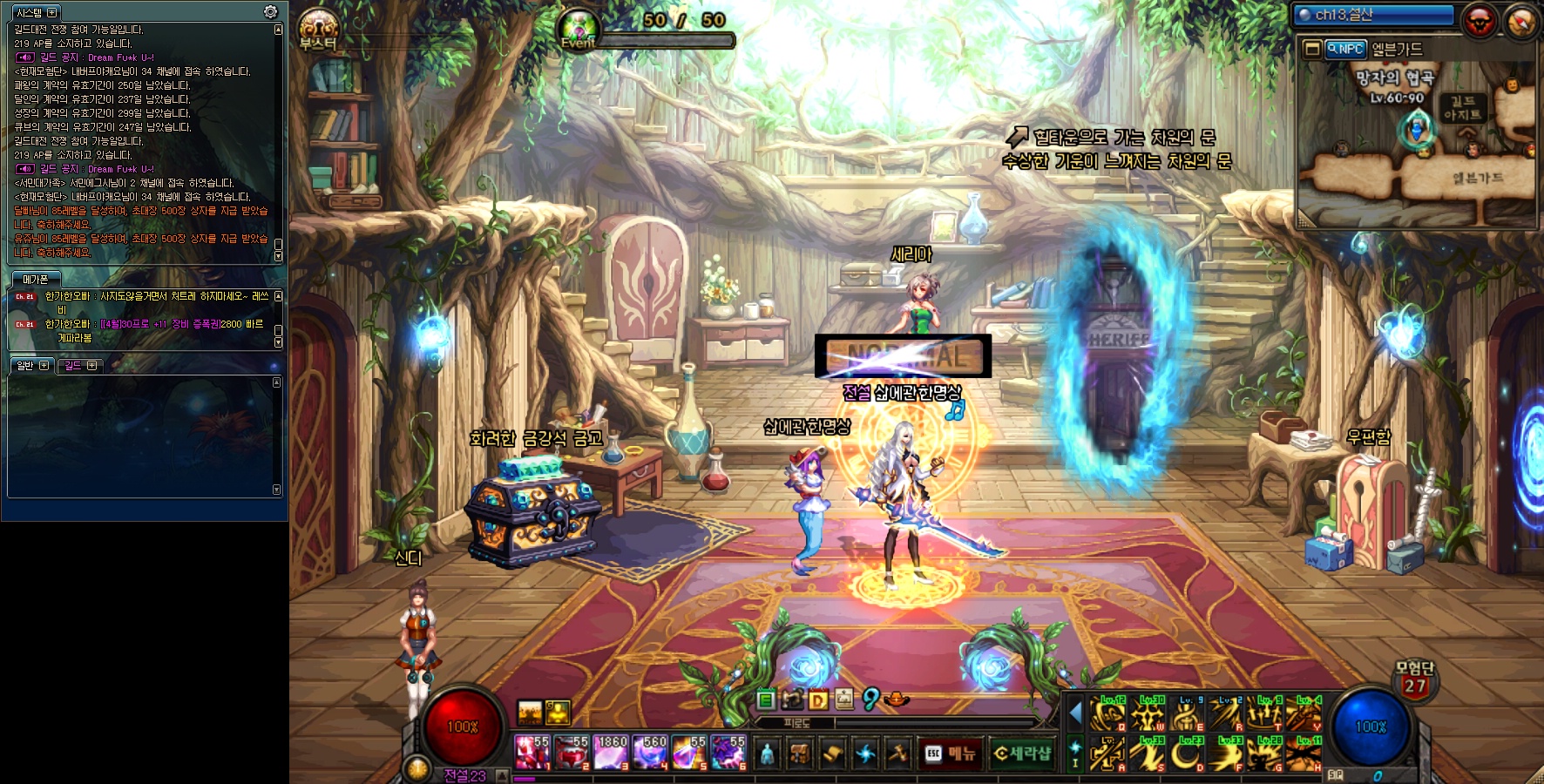Click the red horned monster icon
The image size is (1544, 784).
click(1479, 20)
